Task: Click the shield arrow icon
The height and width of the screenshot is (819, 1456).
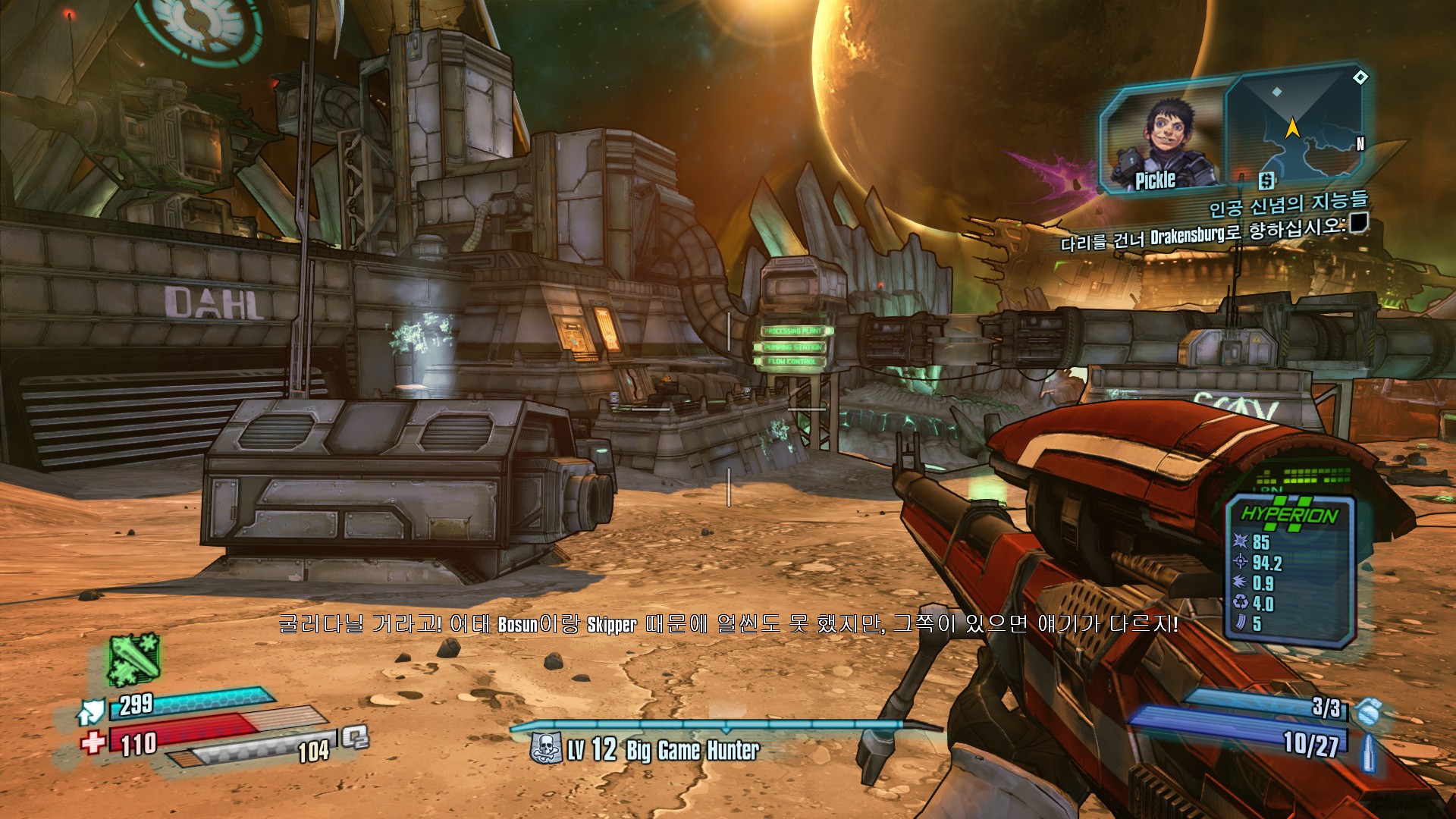Action: pos(91,711)
